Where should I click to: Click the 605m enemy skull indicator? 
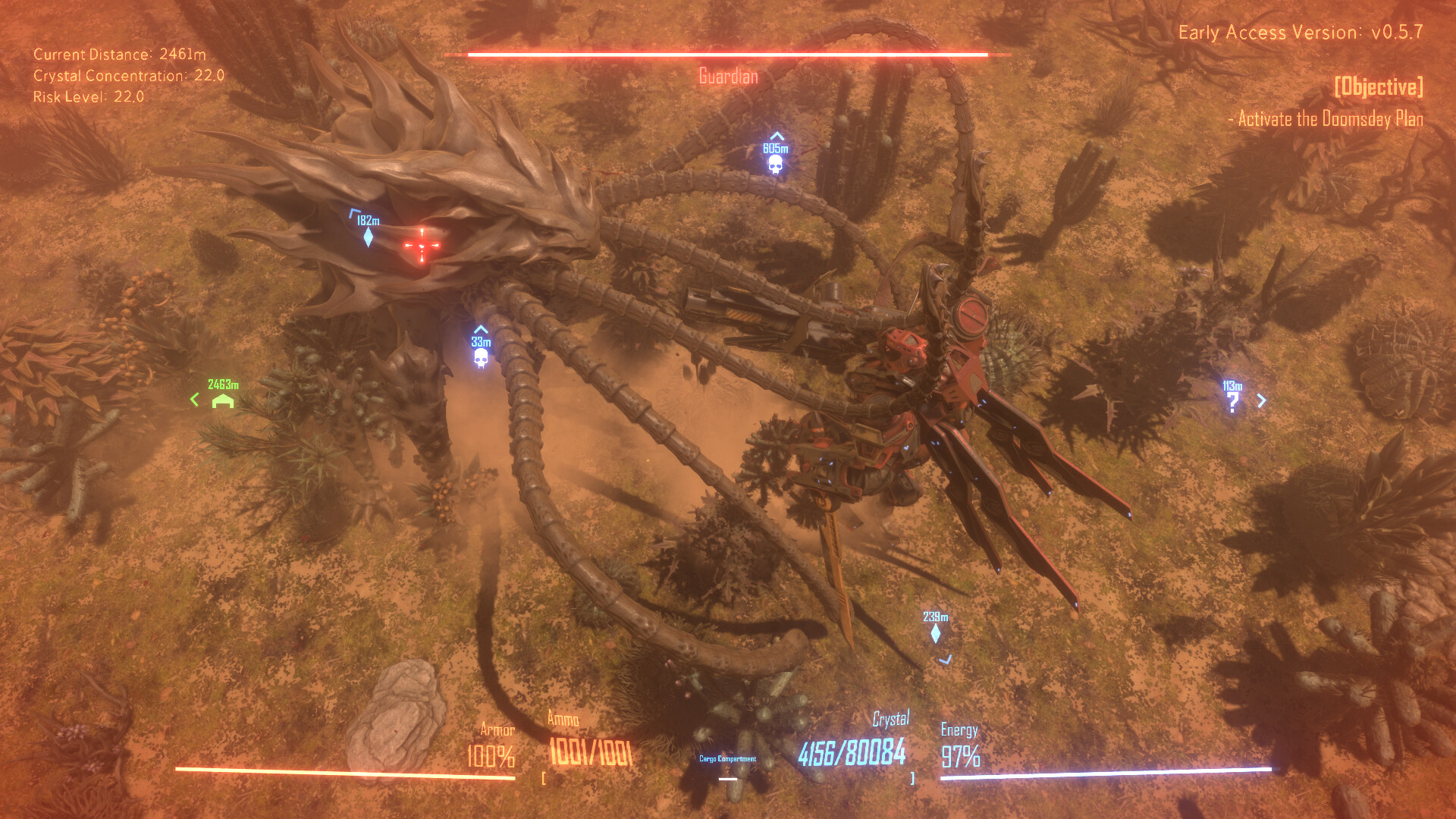(776, 166)
